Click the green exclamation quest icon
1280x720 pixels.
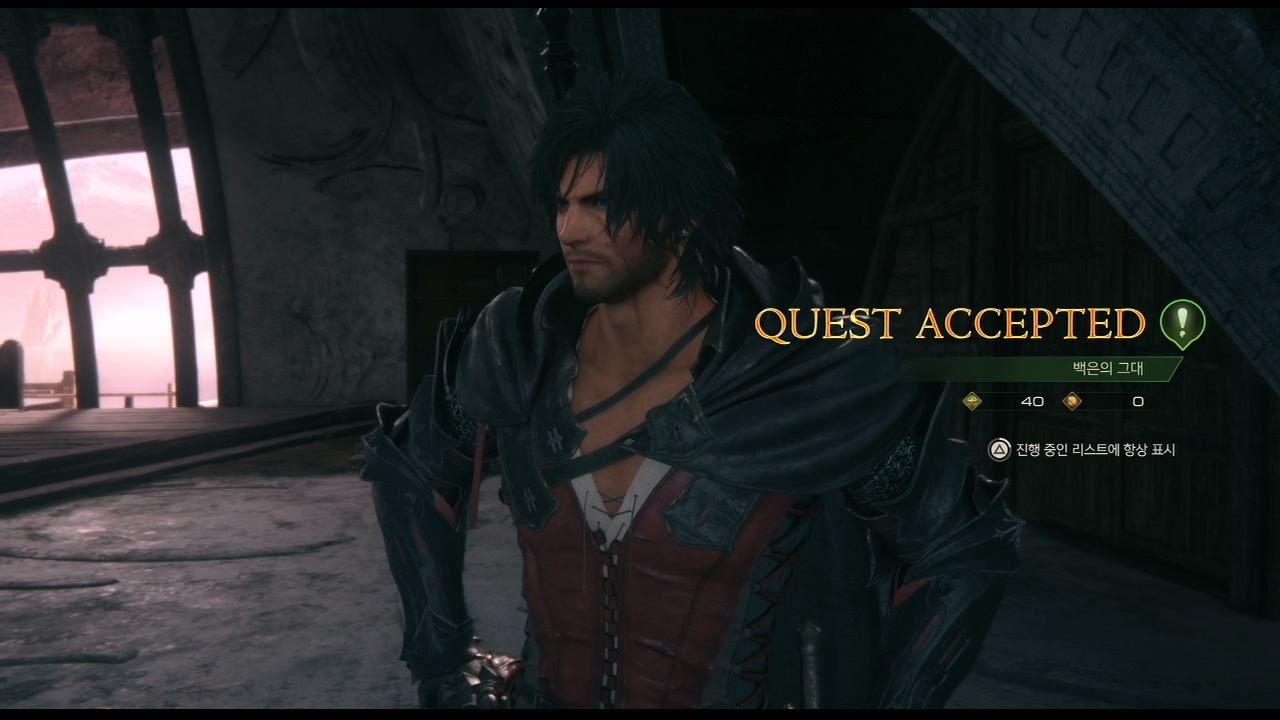pos(1182,323)
